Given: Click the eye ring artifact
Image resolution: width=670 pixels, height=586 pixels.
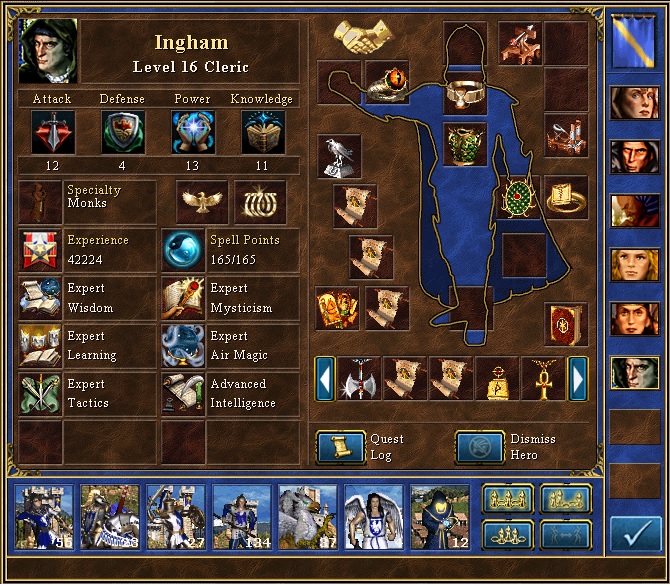Looking at the screenshot, I should tap(387, 82).
